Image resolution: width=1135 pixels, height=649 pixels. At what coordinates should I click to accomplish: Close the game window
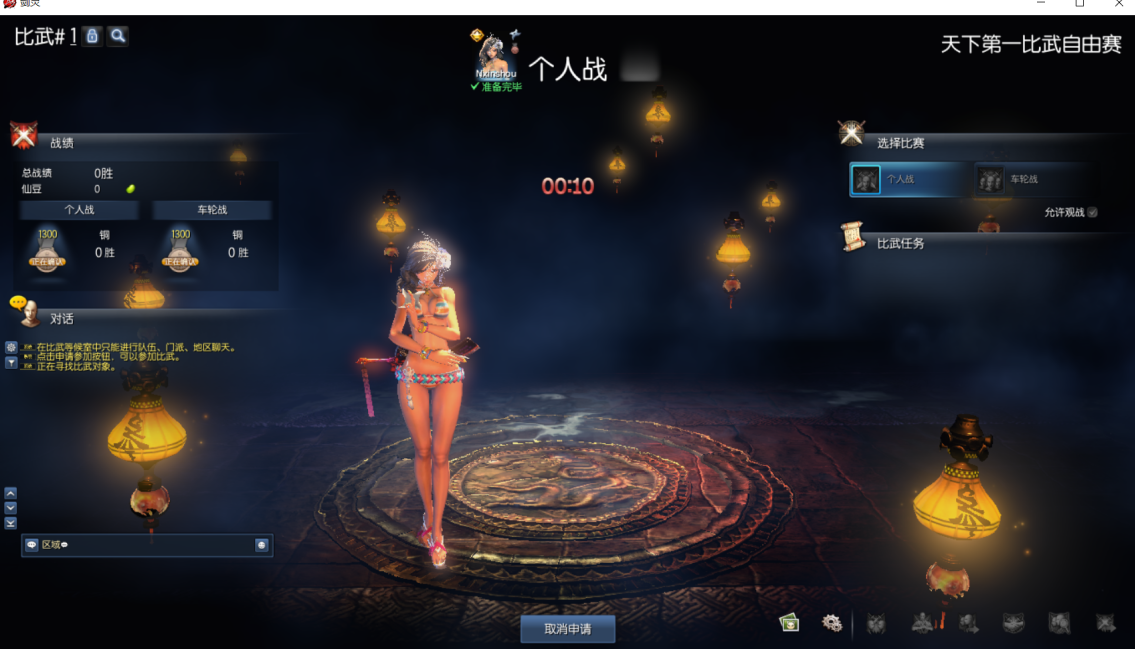[1119, 5]
